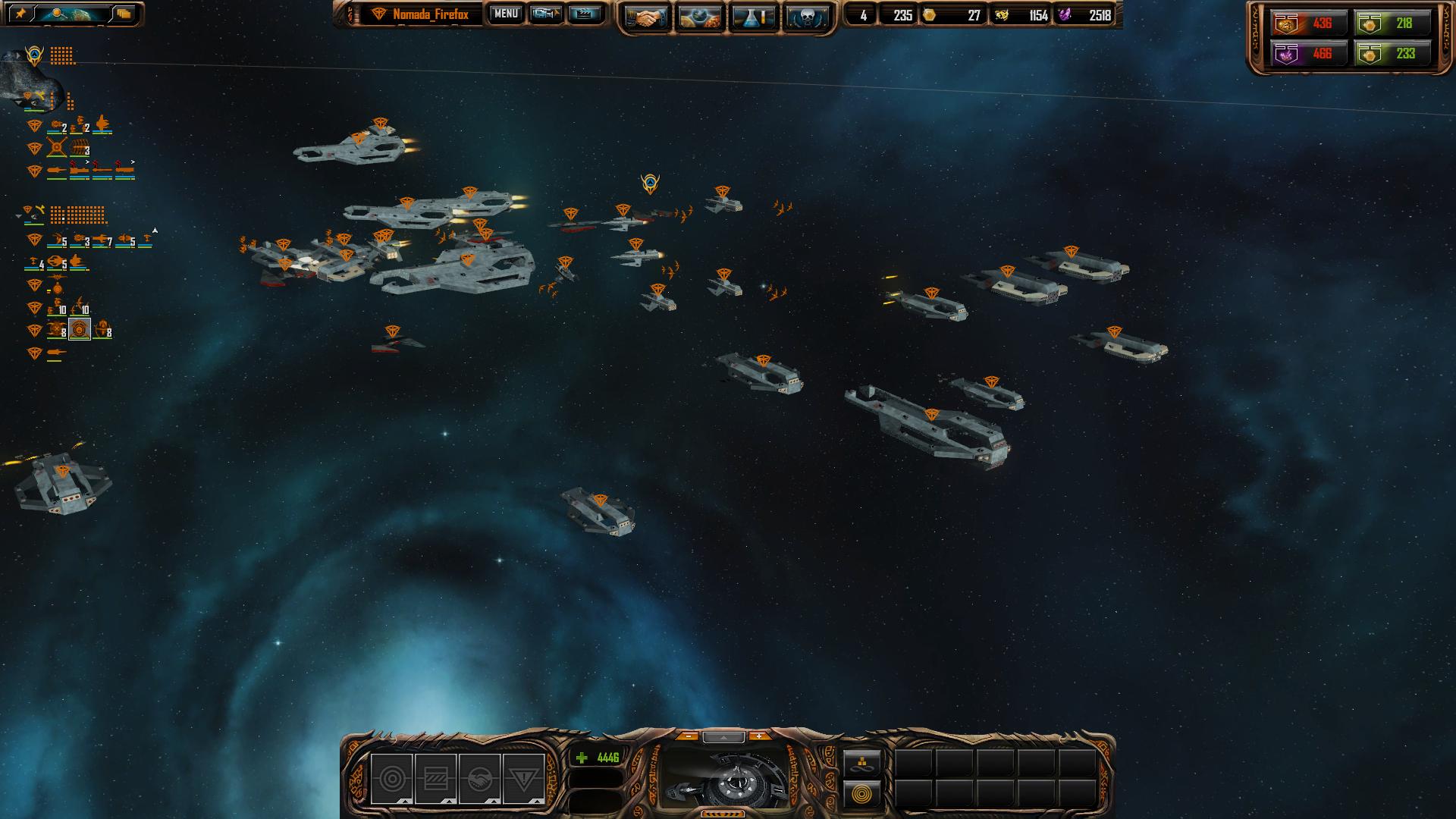Image resolution: width=1456 pixels, height=819 pixels.
Task: Open the warning-triangle command group
Action: pyautogui.click(x=523, y=779)
